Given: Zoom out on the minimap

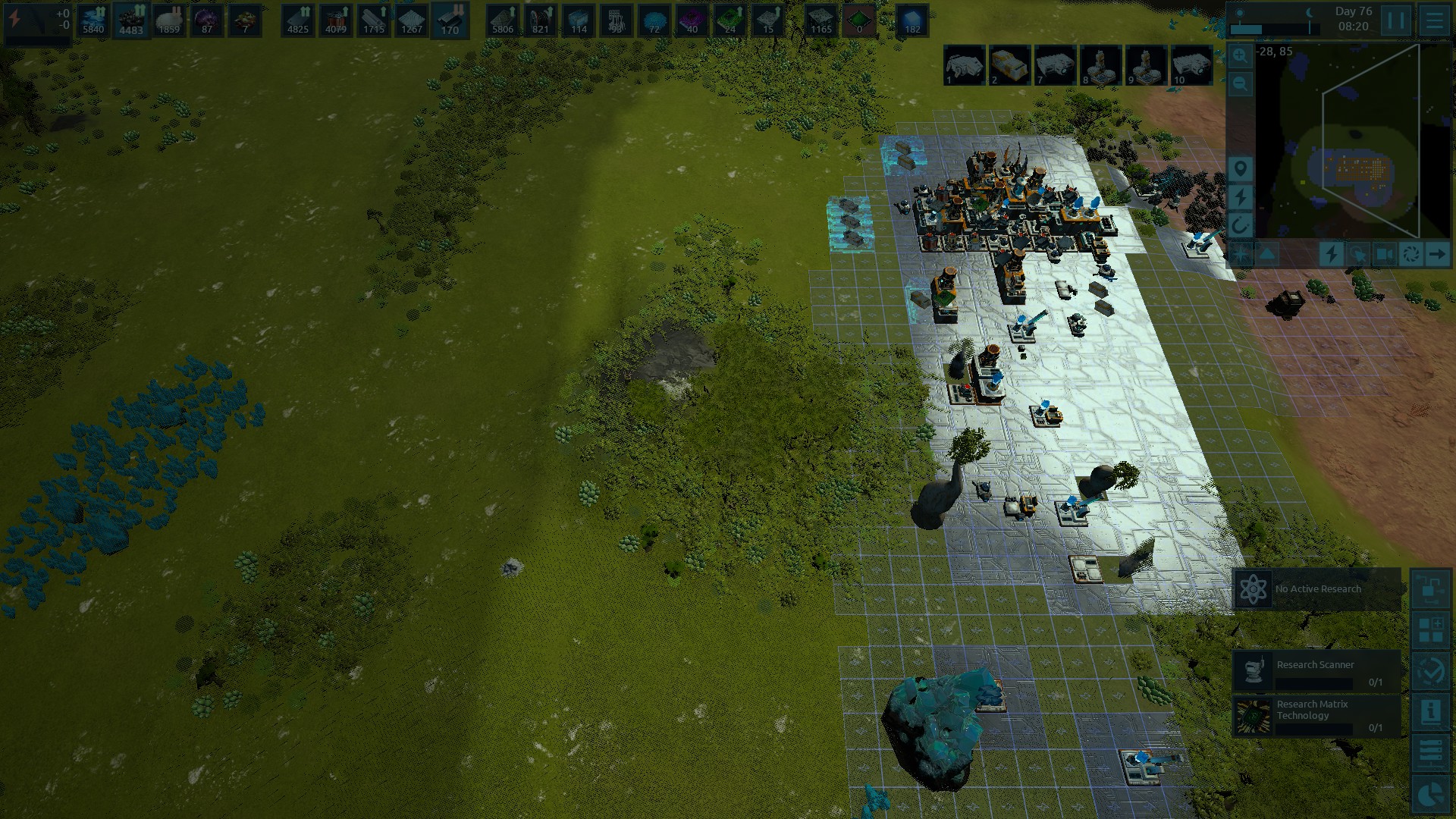Looking at the screenshot, I should (1241, 83).
